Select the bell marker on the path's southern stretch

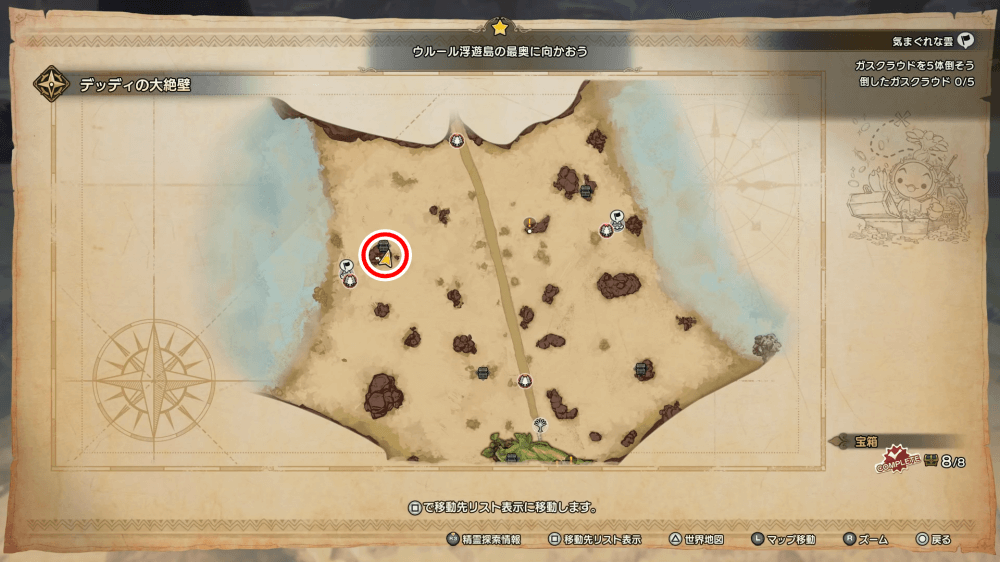[525, 380]
